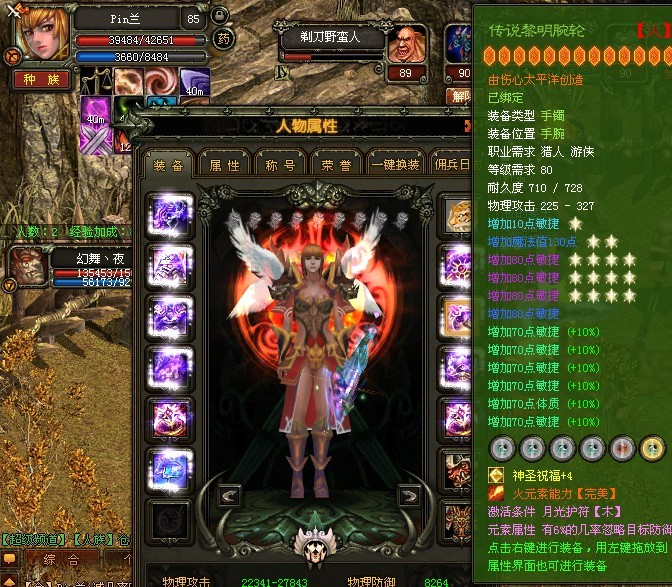Switch to the 装备 equipment tab

click(168, 165)
